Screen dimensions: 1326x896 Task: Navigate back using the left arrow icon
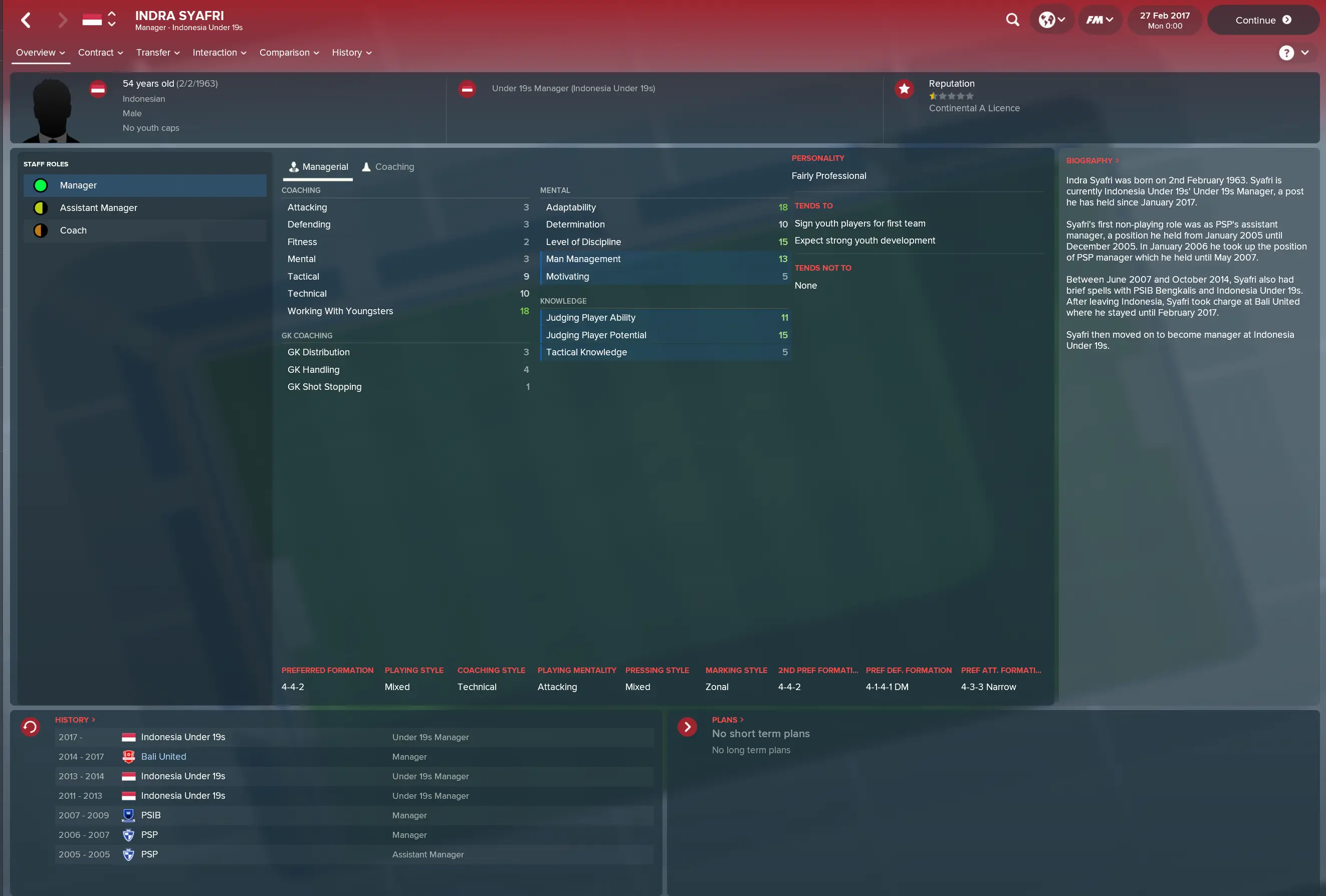(x=26, y=20)
